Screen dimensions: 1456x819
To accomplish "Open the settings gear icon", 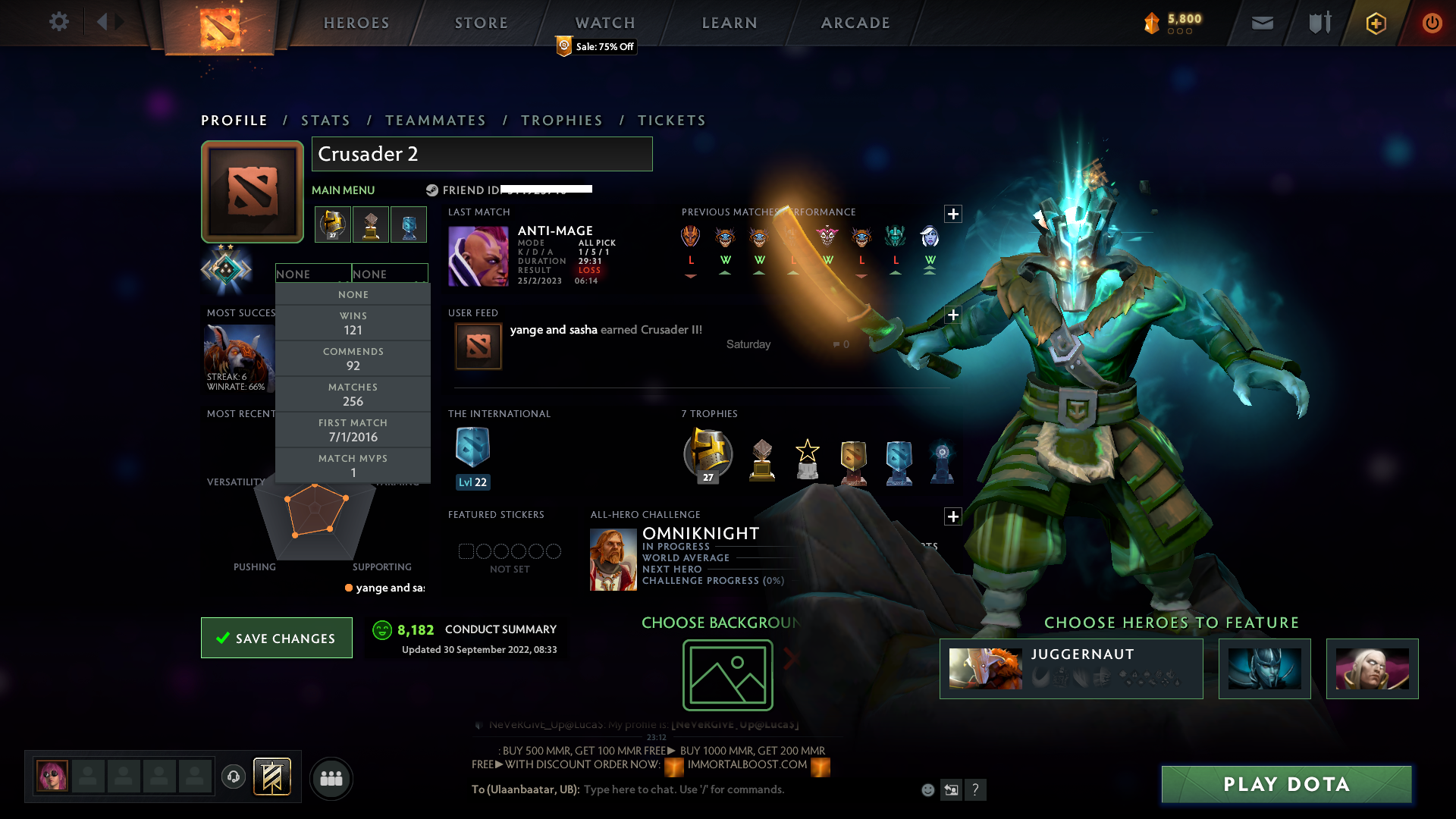I will (x=59, y=22).
